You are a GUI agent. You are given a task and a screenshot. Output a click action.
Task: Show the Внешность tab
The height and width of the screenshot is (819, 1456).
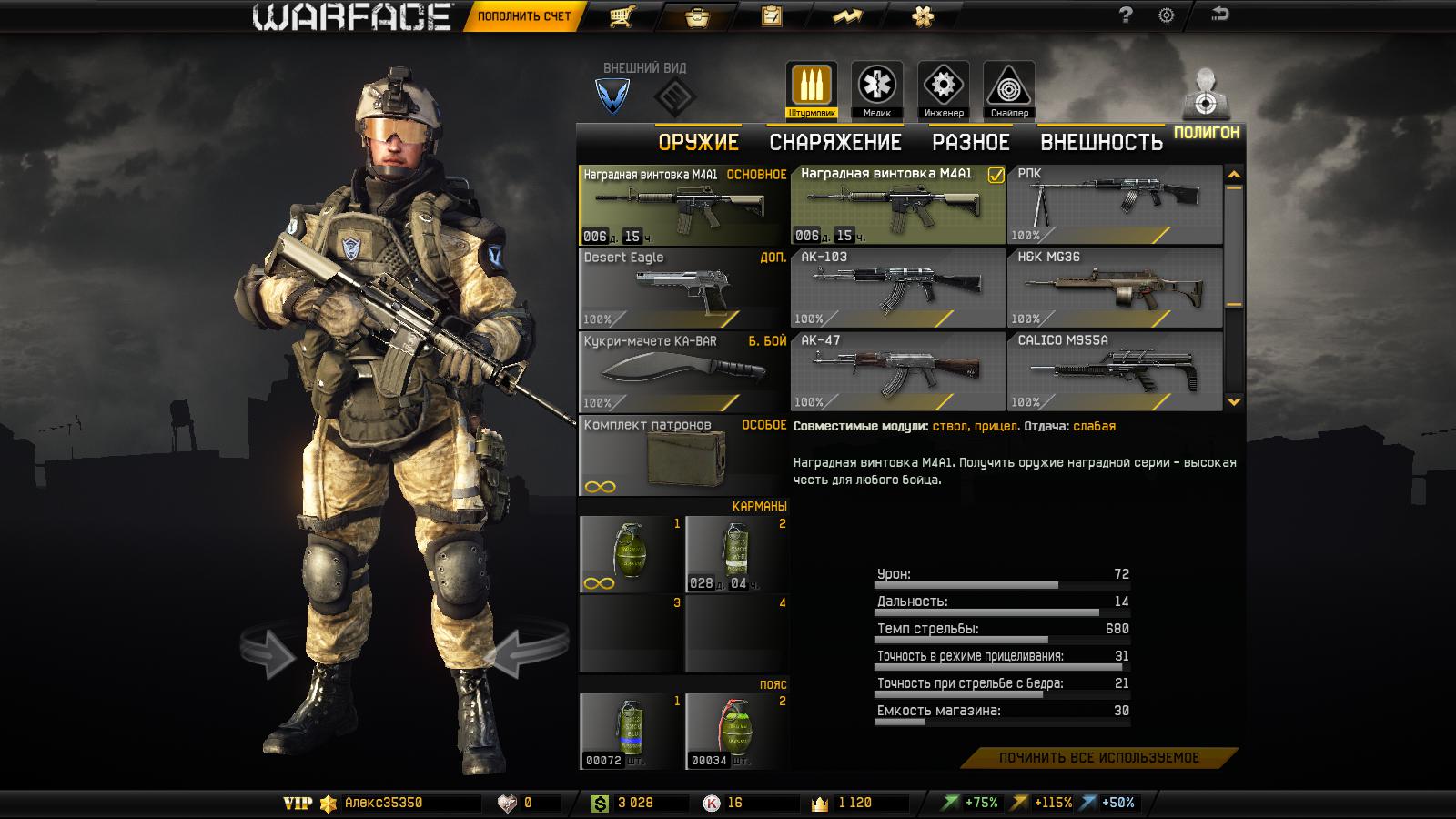point(1101,142)
